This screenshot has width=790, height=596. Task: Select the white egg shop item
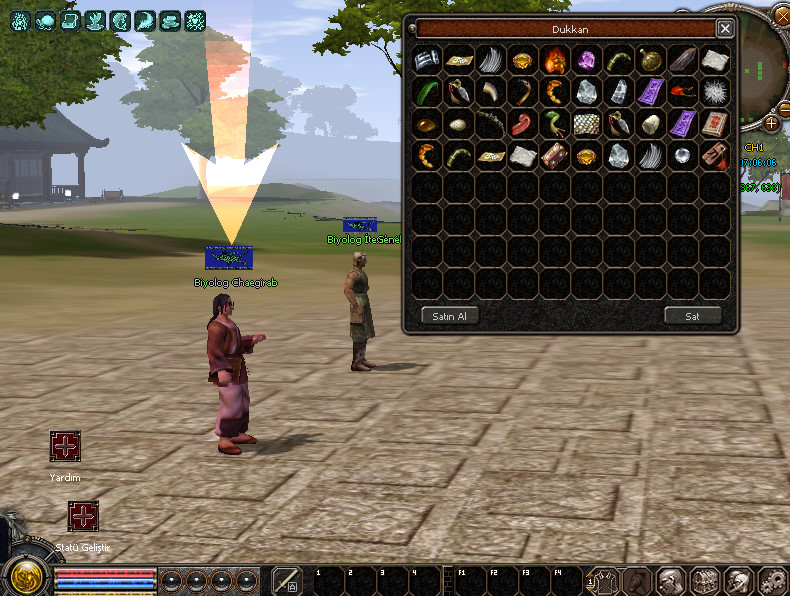click(459, 124)
